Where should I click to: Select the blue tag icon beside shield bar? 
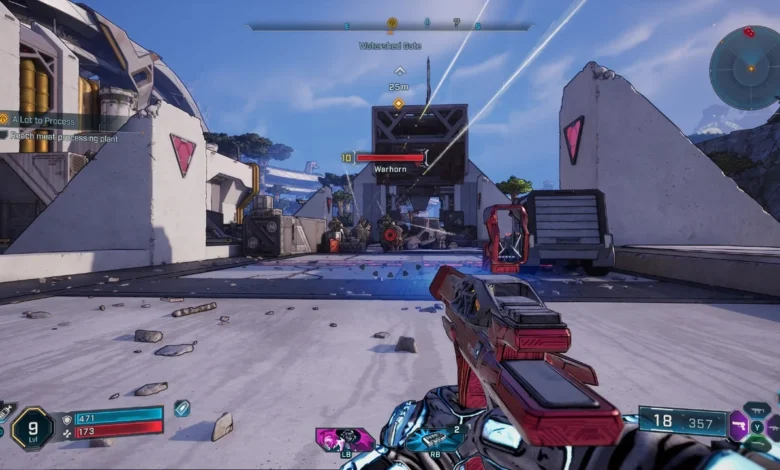click(181, 408)
